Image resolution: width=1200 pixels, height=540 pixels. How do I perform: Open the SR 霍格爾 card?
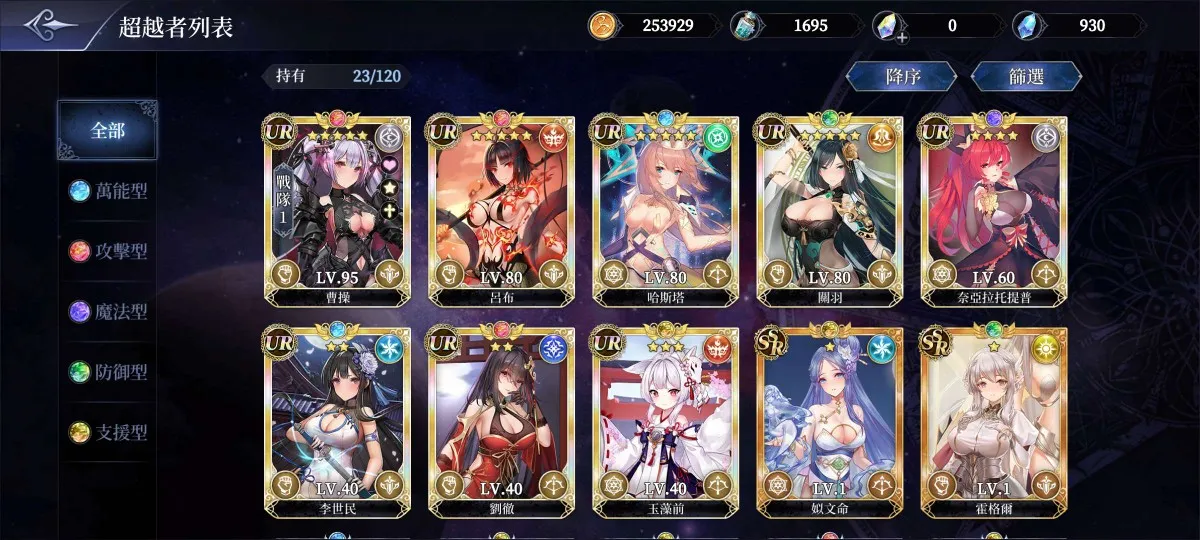[x=992, y=422]
